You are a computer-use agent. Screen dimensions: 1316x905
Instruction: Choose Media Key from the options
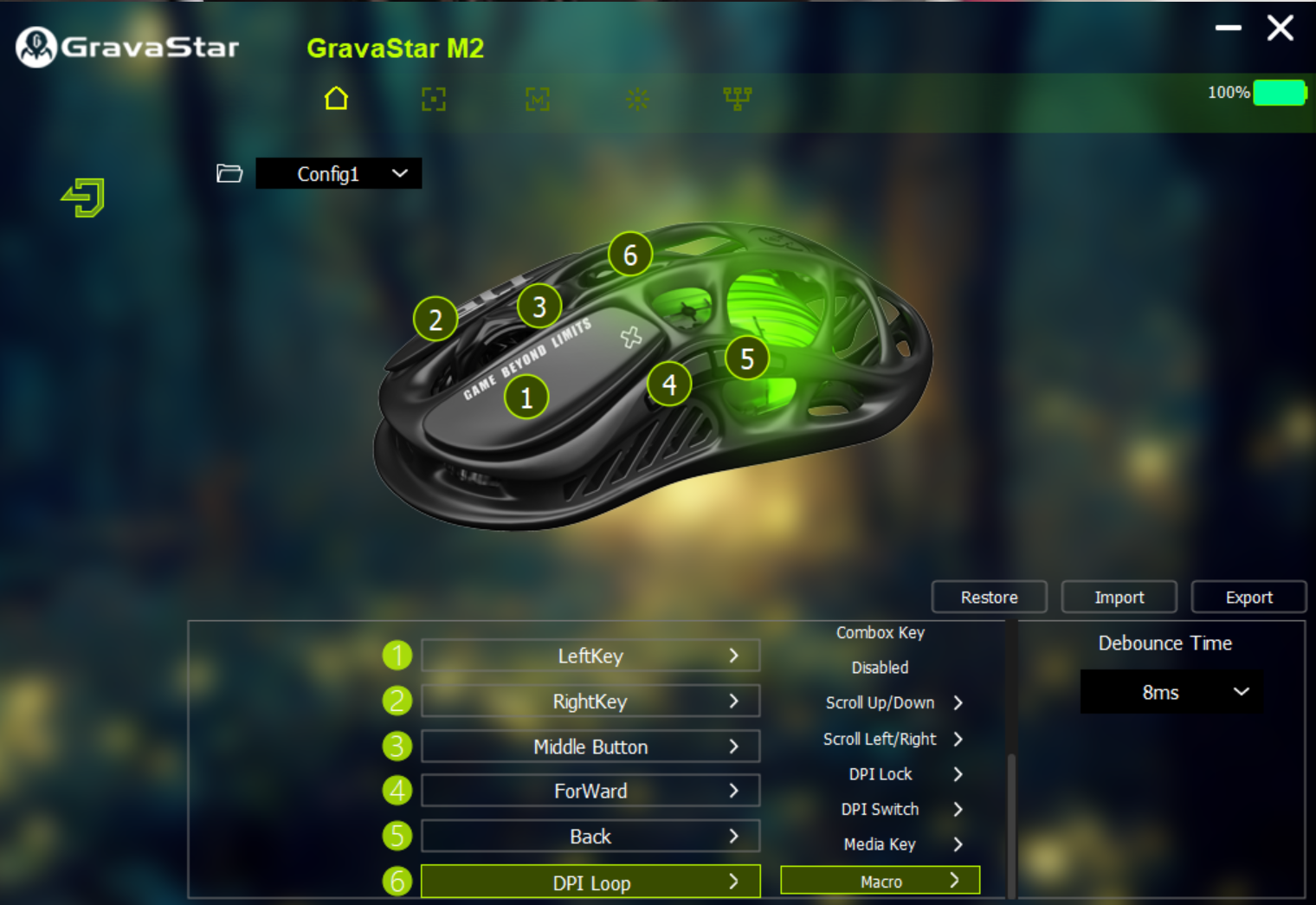[879, 844]
